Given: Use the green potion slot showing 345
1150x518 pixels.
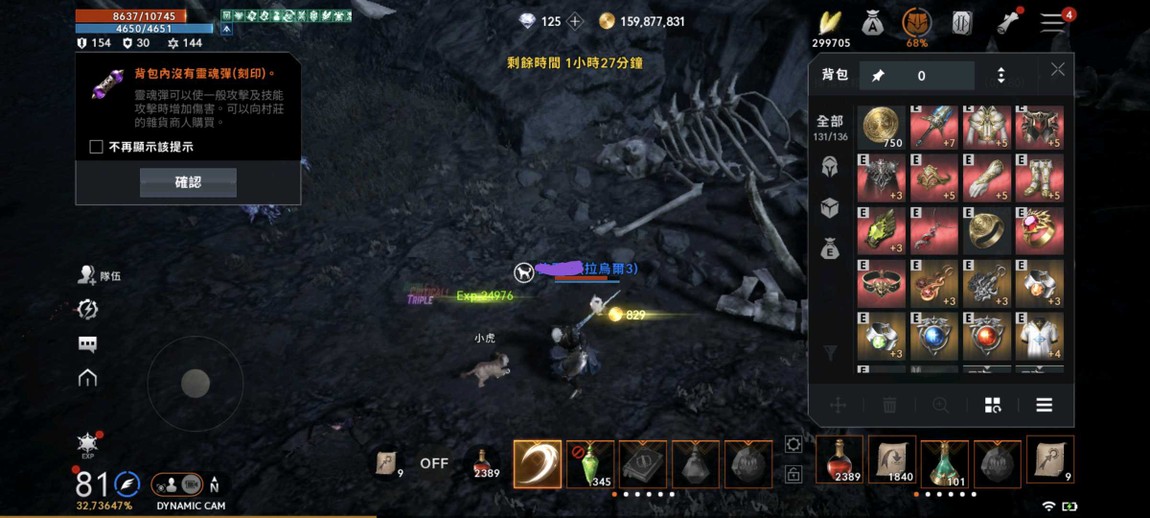Looking at the screenshot, I should [590, 463].
